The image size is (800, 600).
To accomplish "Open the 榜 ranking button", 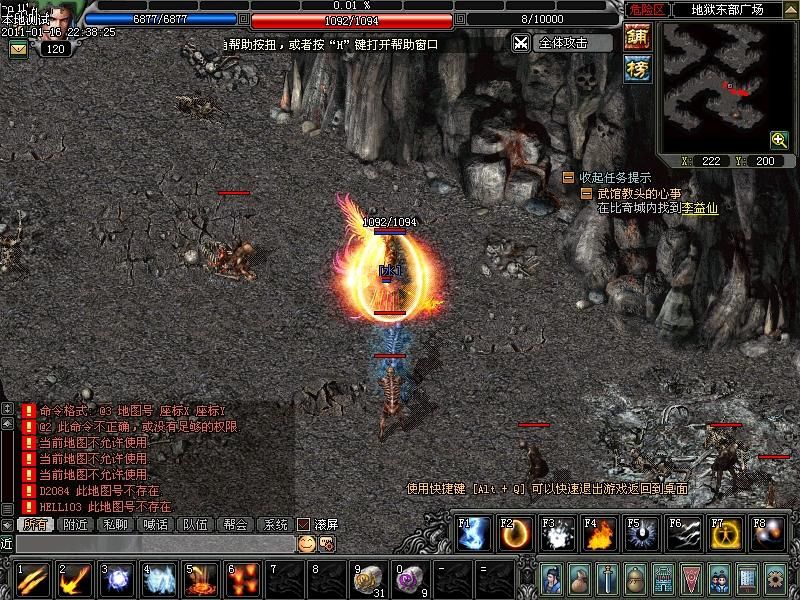I will point(637,68).
